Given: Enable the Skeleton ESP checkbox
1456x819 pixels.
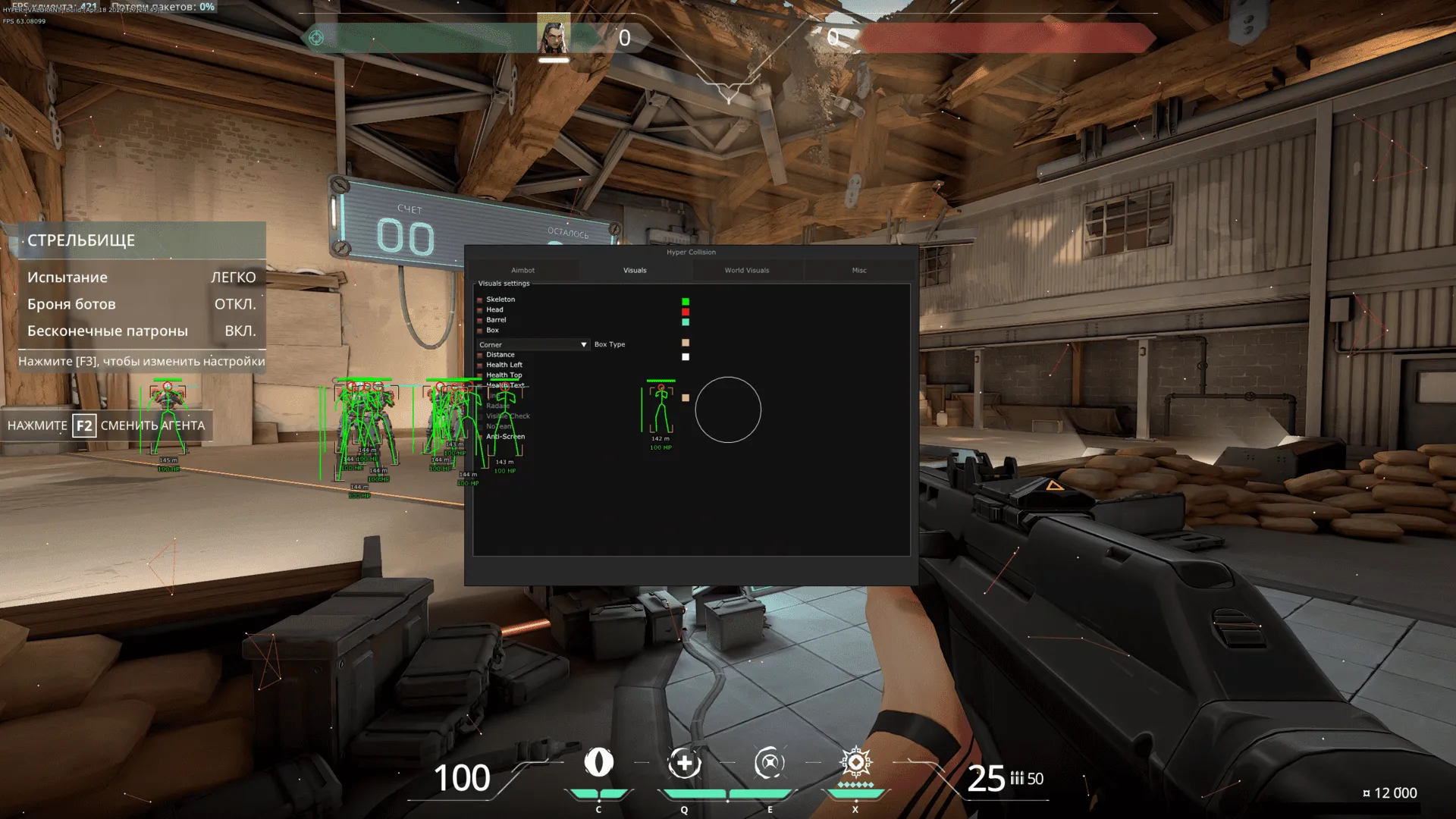Looking at the screenshot, I should (479, 299).
